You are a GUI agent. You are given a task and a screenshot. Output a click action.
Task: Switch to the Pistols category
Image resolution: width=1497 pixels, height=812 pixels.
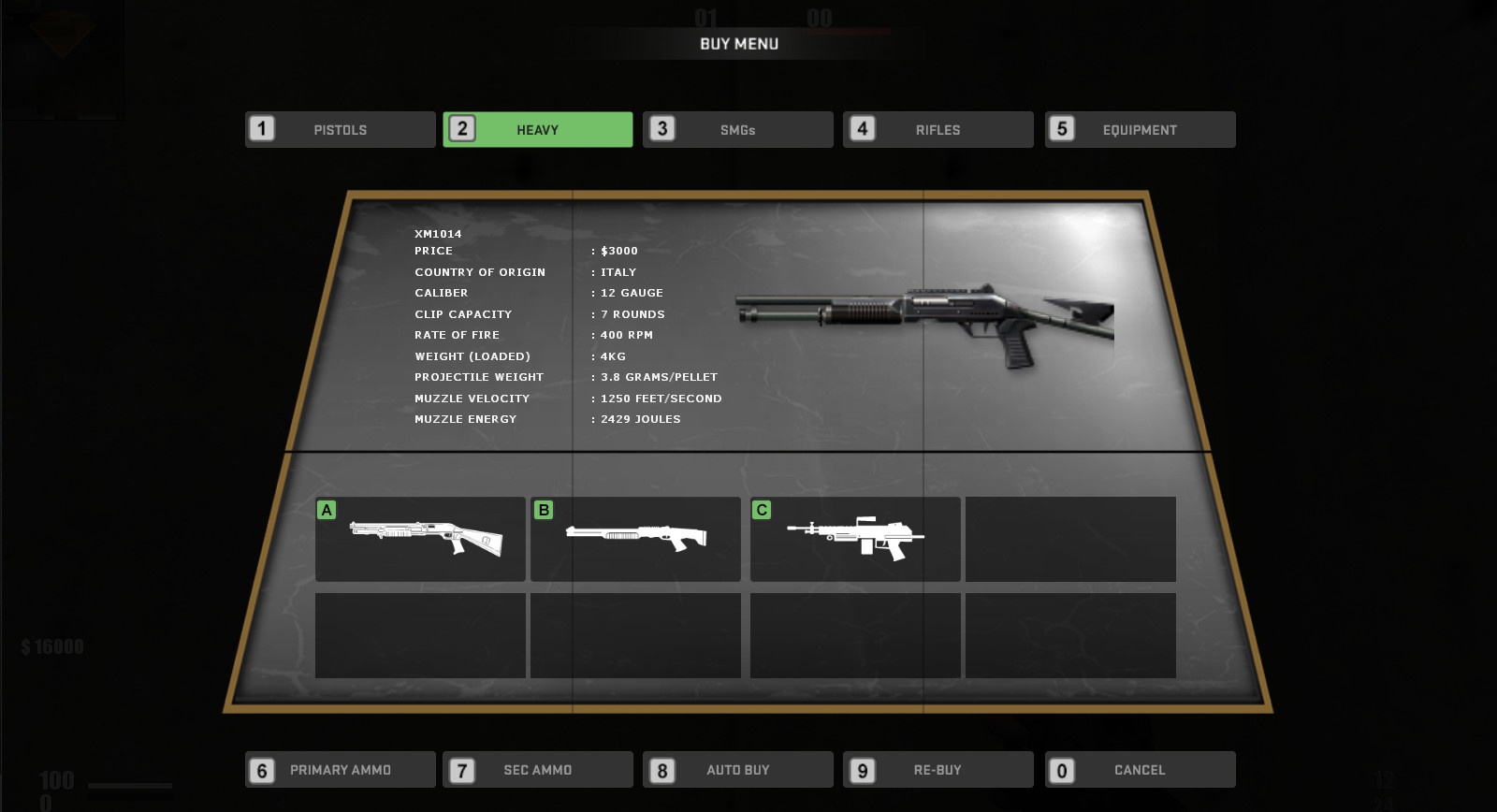(x=341, y=130)
